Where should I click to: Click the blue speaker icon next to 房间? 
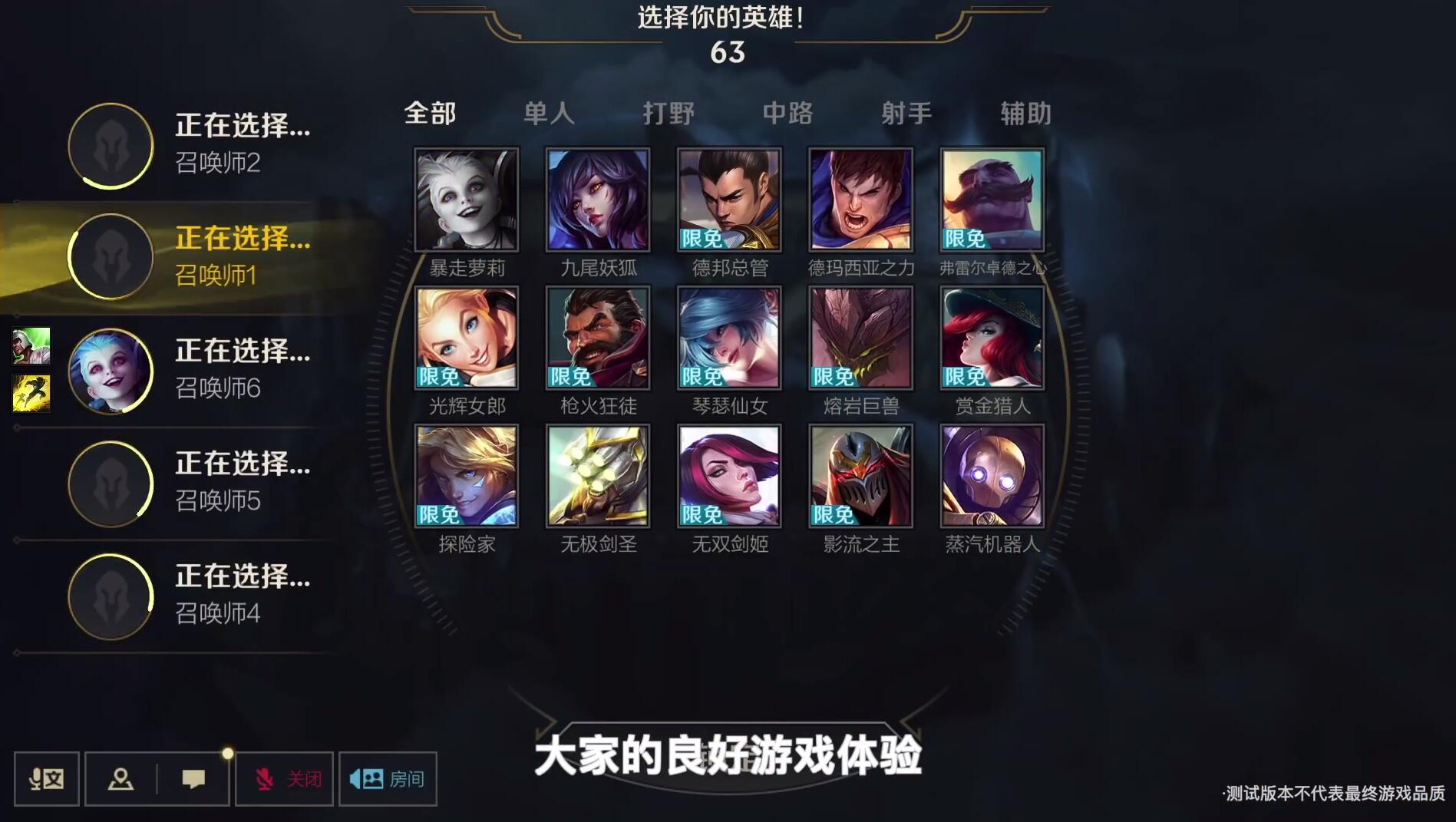click(361, 778)
